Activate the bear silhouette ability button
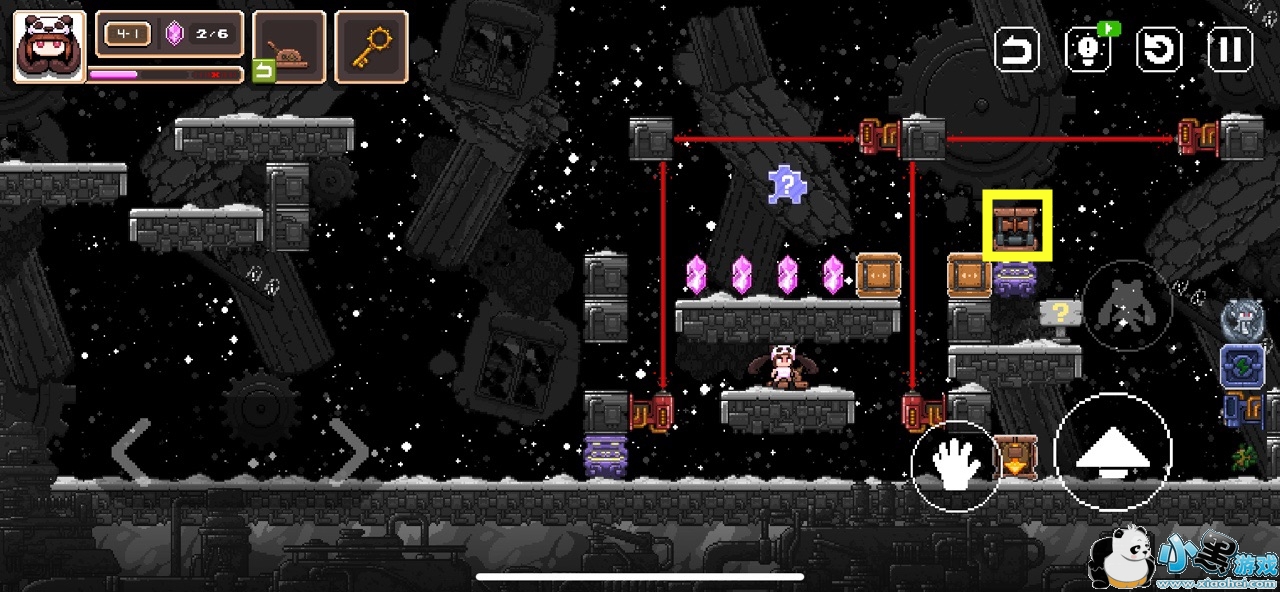The image size is (1280, 592). point(1127,306)
